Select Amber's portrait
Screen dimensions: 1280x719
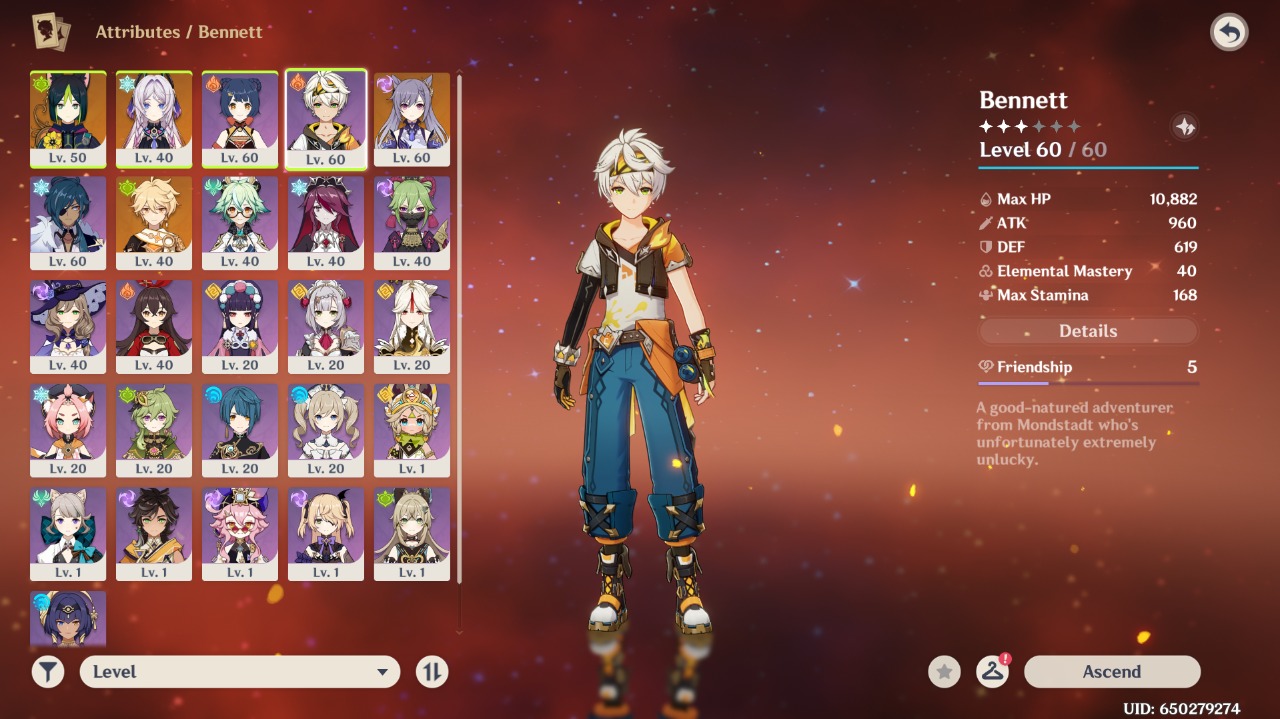click(x=154, y=326)
